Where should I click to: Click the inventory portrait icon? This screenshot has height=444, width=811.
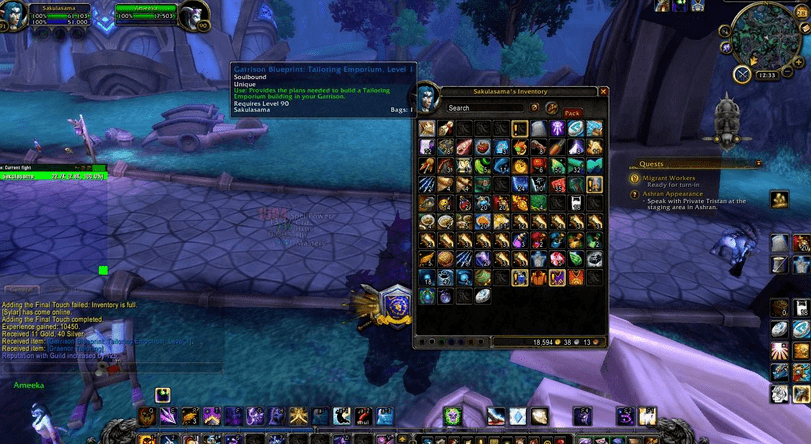[x=427, y=96]
